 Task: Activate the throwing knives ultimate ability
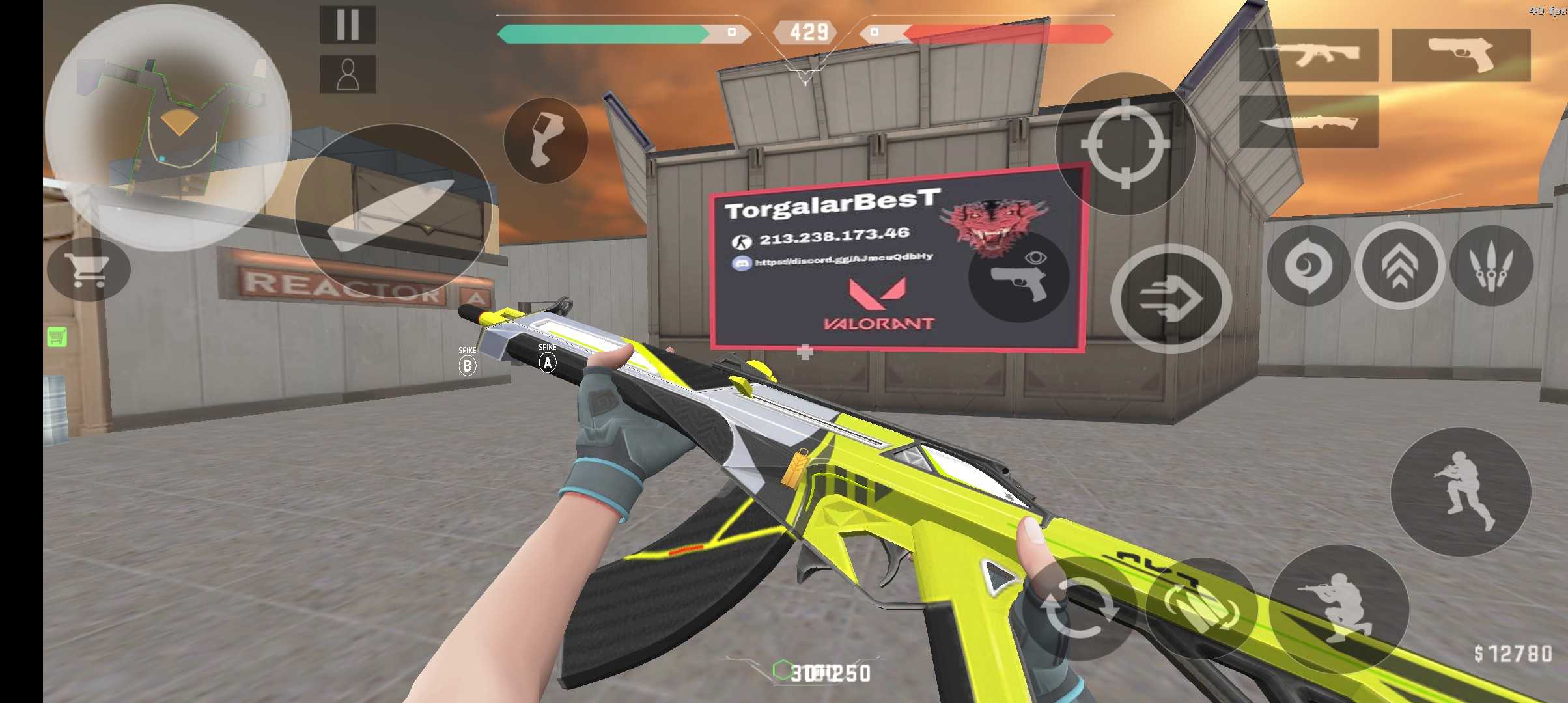pyautogui.click(x=1491, y=266)
